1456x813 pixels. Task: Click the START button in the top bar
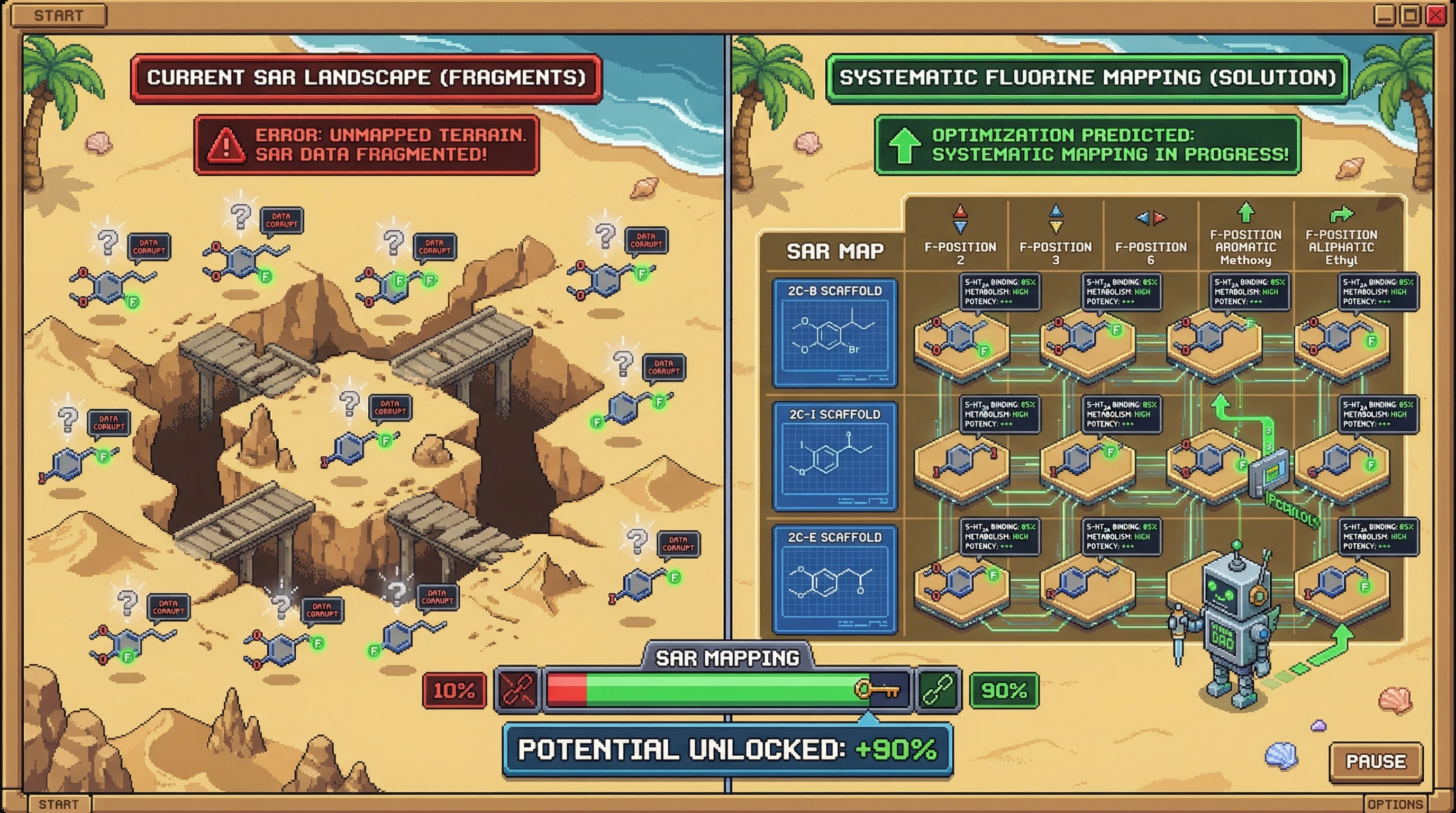pos(58,15)
